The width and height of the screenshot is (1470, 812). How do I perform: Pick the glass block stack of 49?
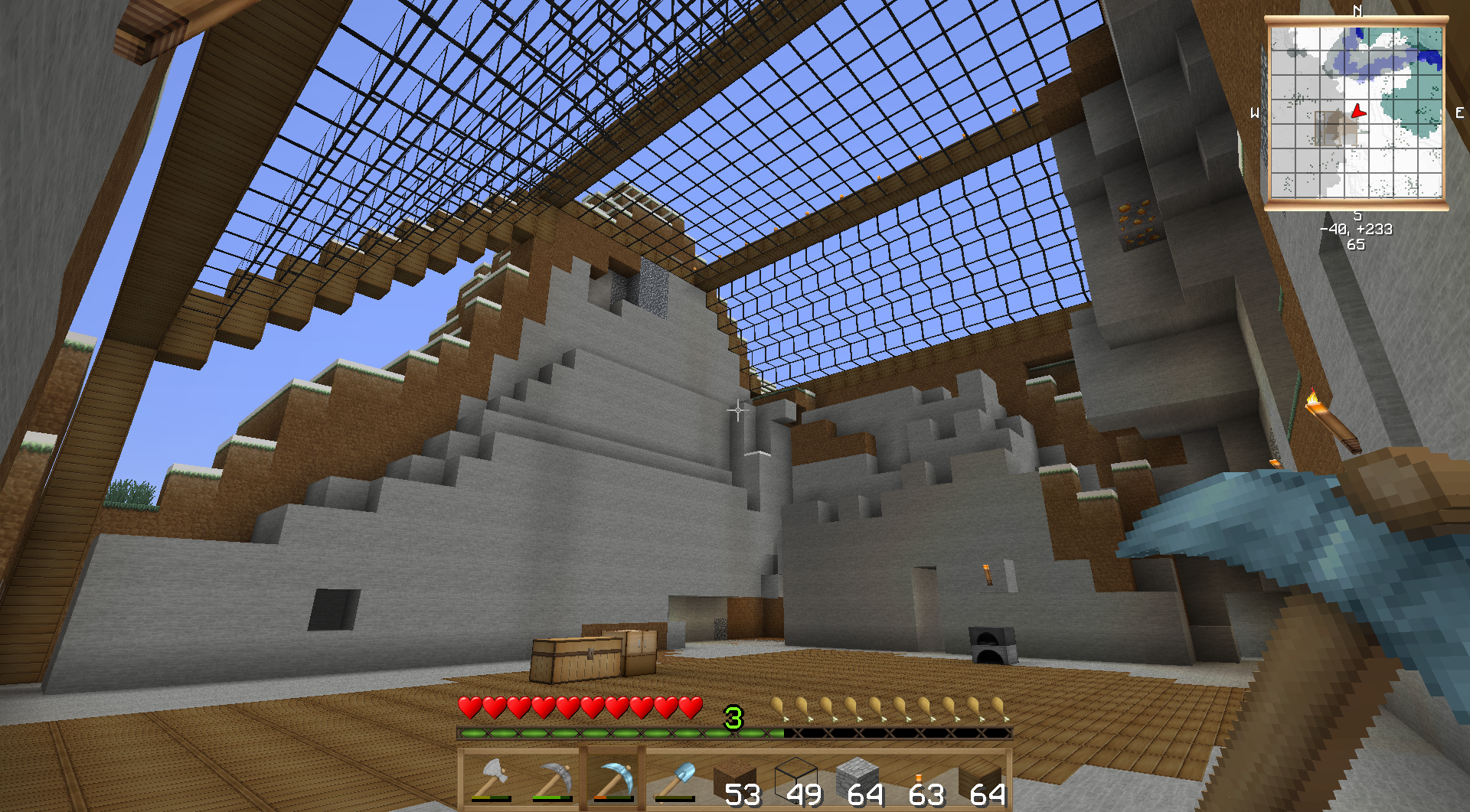pos(797,781)
